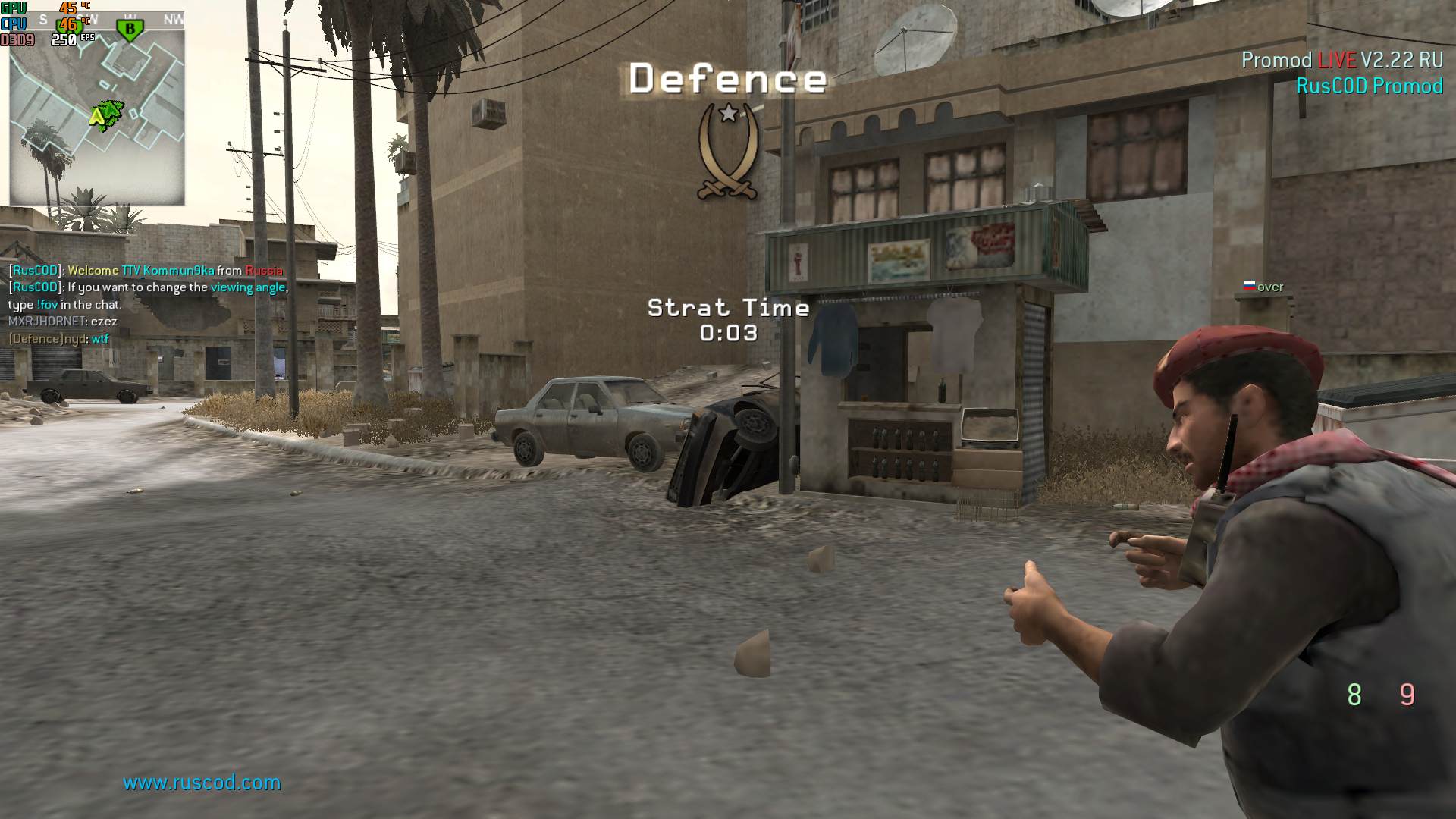Click the minimap in the corner
Viewport: 1456px width, 819px height.
(97, 114)
